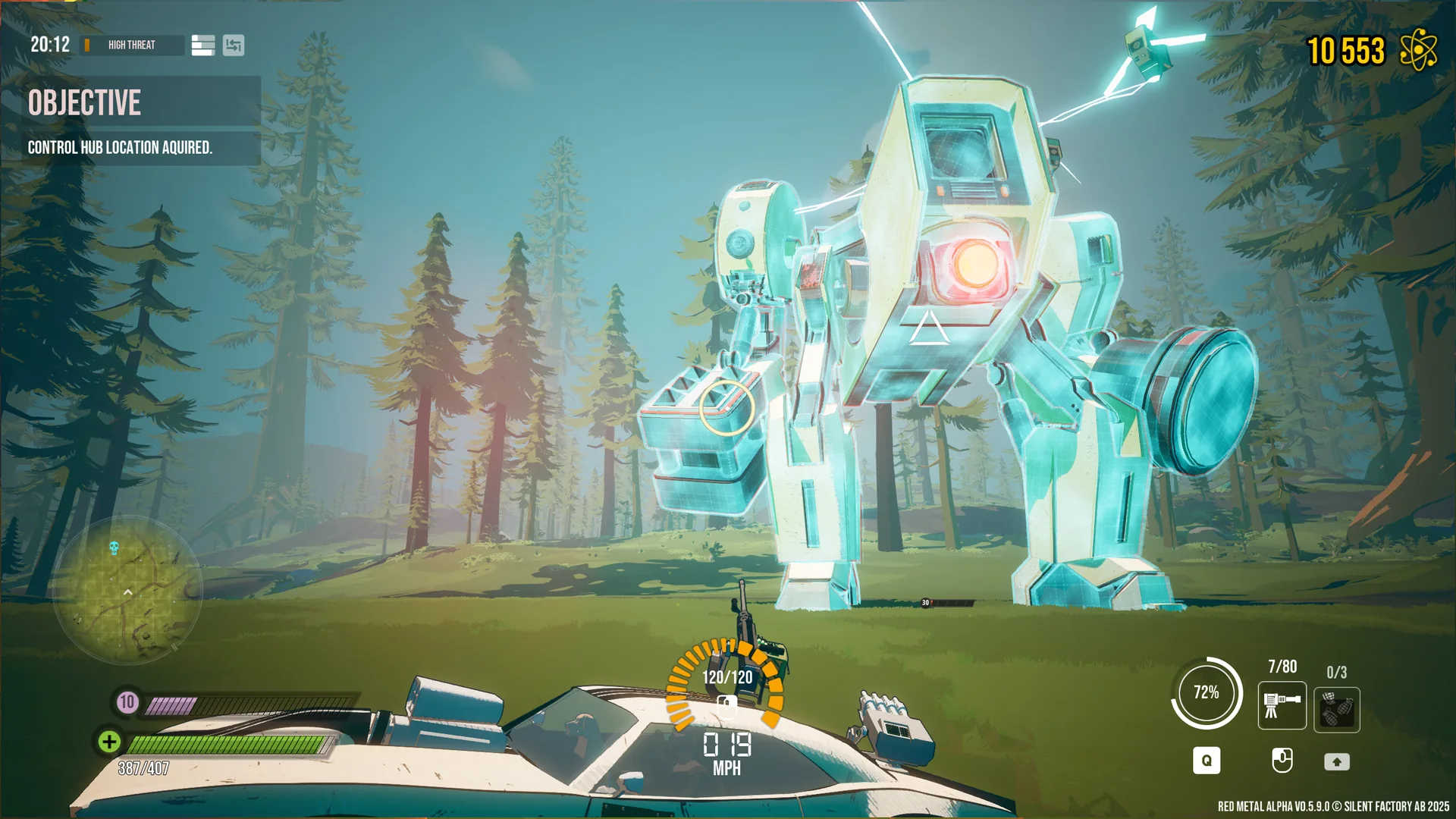The width and height of the screenshot is (1456, 819).
Task: Toggle the Q ability key indicator
Action: point(1207,761)
